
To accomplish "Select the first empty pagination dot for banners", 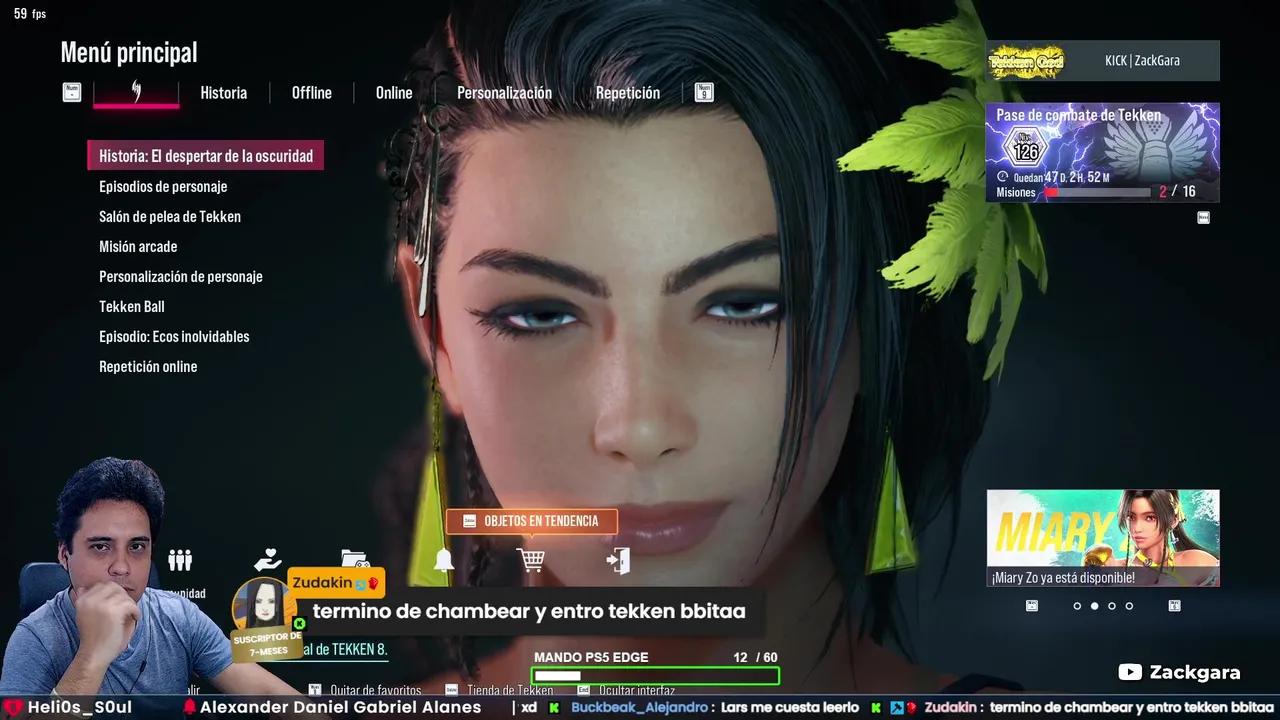I will pyautogui.click(x=1077, y=606).
